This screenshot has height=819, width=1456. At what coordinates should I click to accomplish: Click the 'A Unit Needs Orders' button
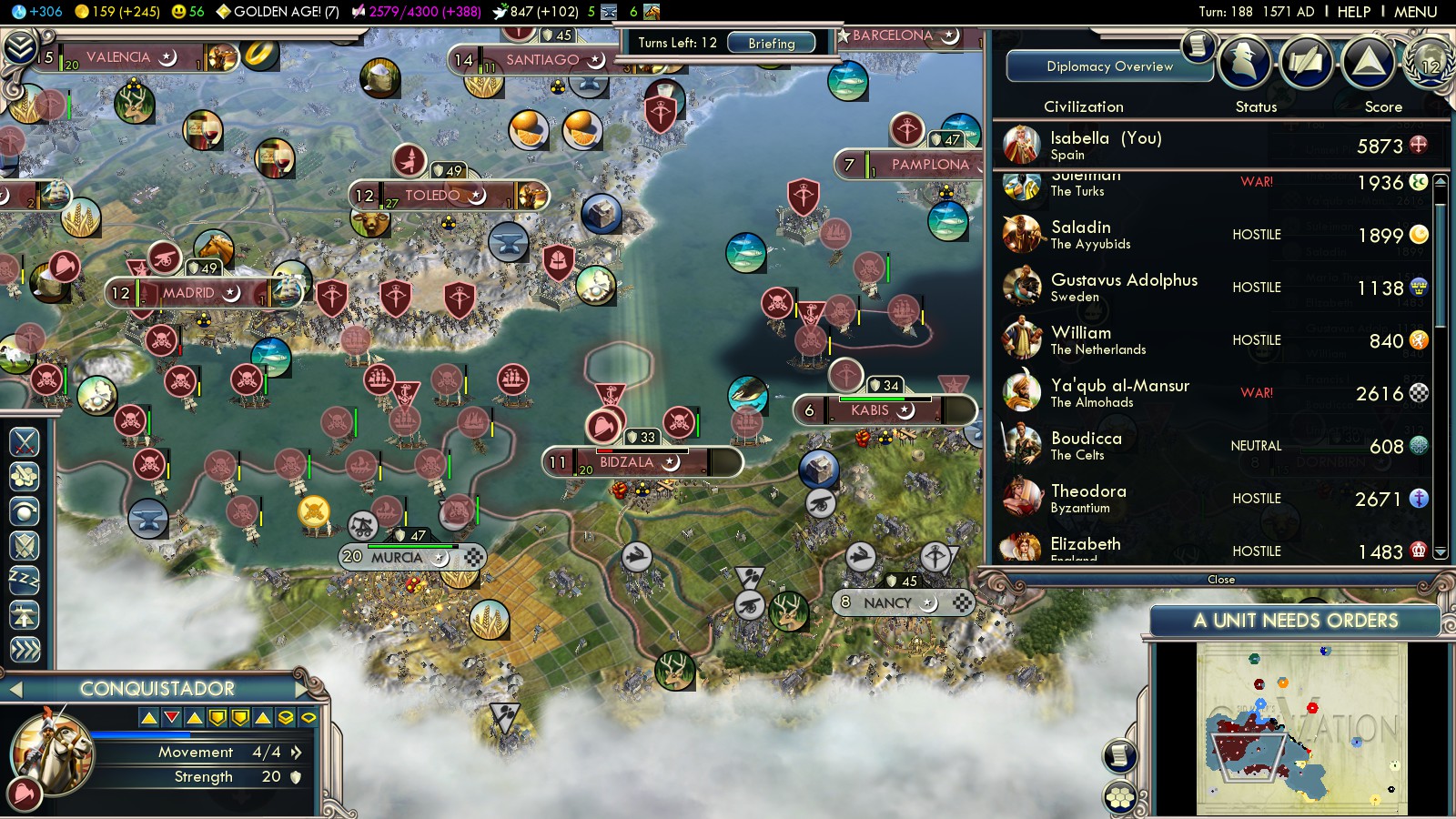pyautogui.click(x=1295, y=621)
